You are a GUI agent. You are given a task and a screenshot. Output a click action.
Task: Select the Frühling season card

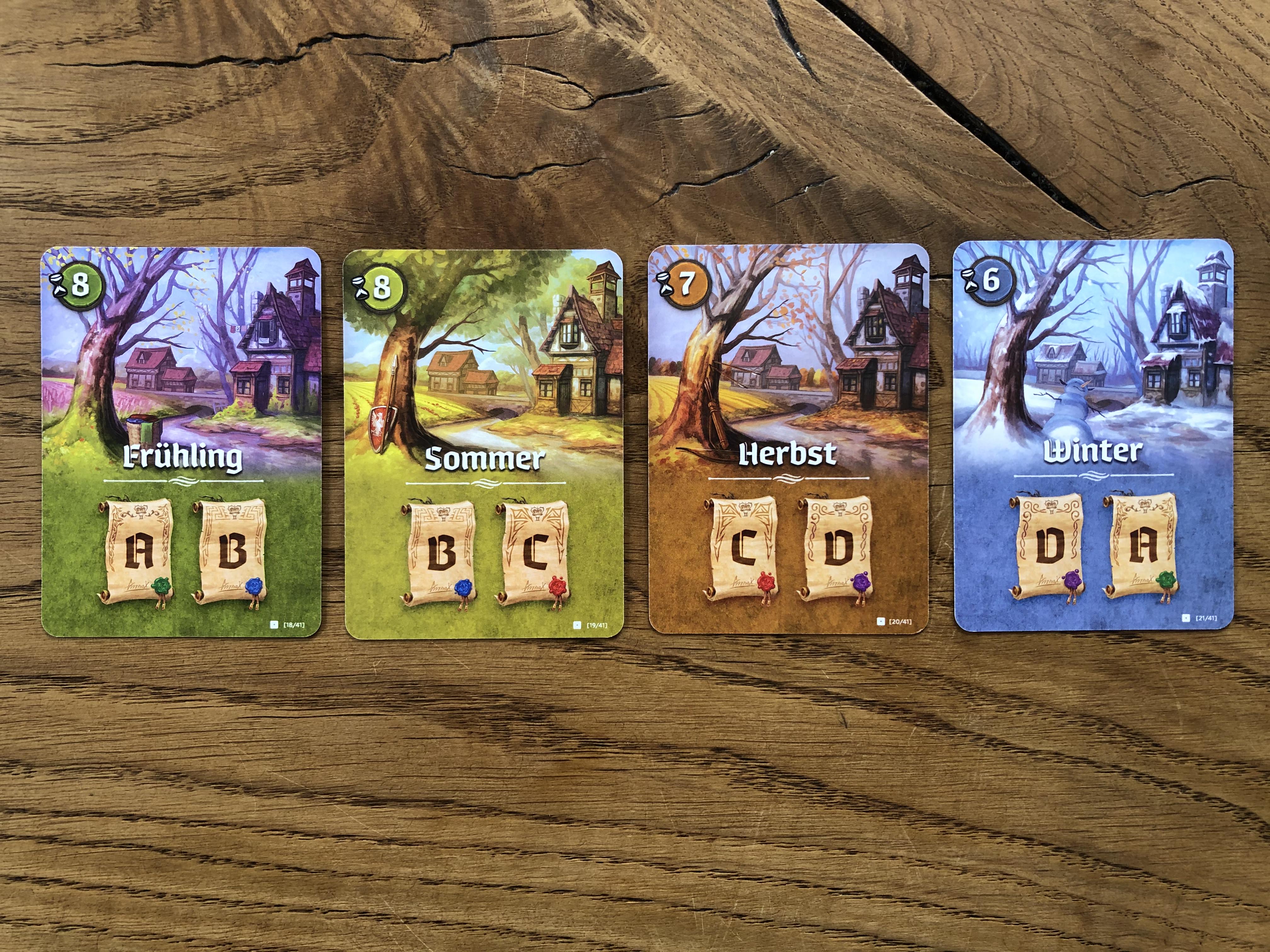tap(181, 442)
